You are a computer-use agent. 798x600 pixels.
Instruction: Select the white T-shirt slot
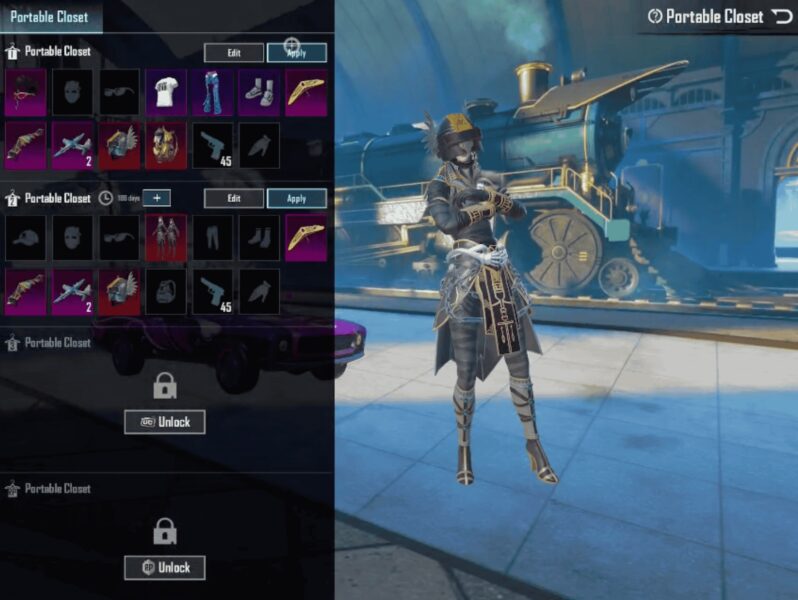pyautogui.click(x=166, y=93)
